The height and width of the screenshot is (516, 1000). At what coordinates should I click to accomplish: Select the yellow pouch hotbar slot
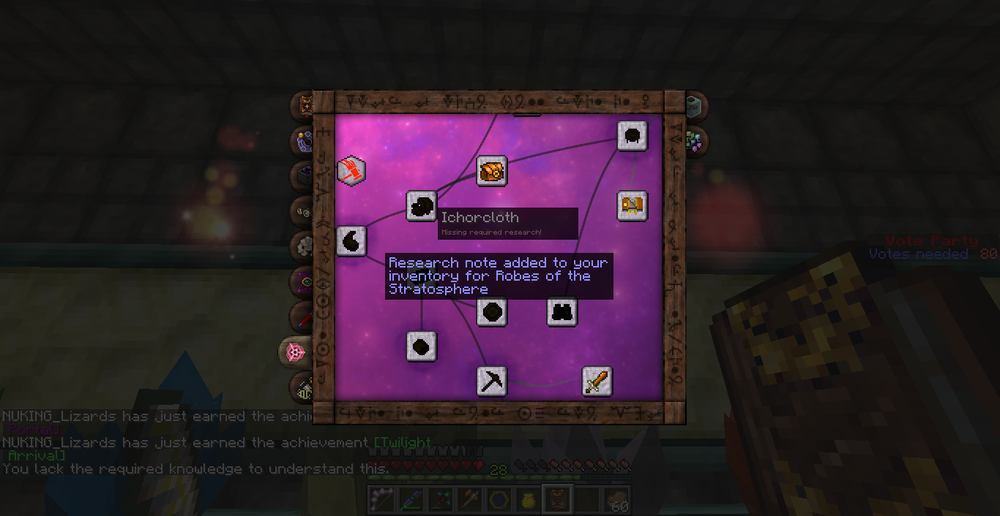pyautogui.click(x=526, y=498)
